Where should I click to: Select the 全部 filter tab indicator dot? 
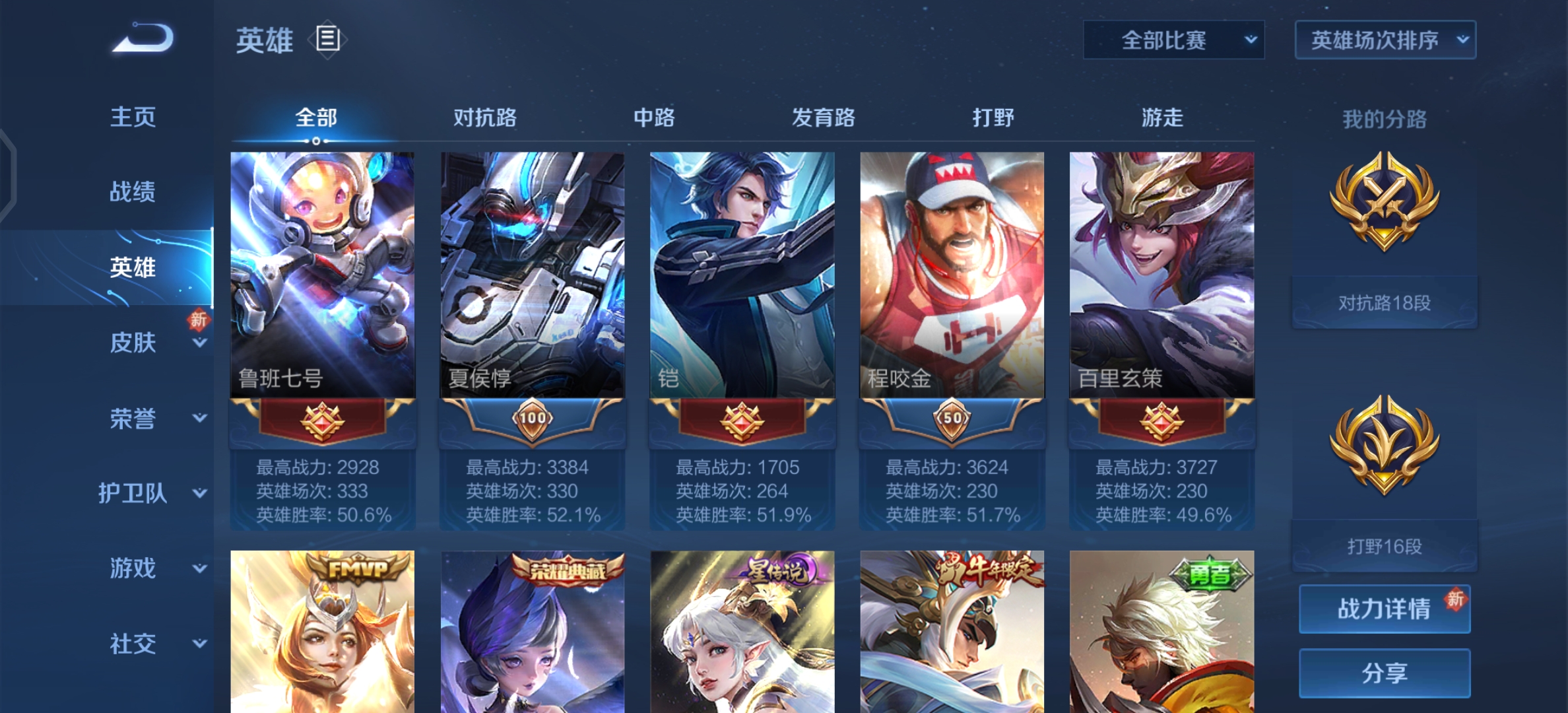[315, 141]
